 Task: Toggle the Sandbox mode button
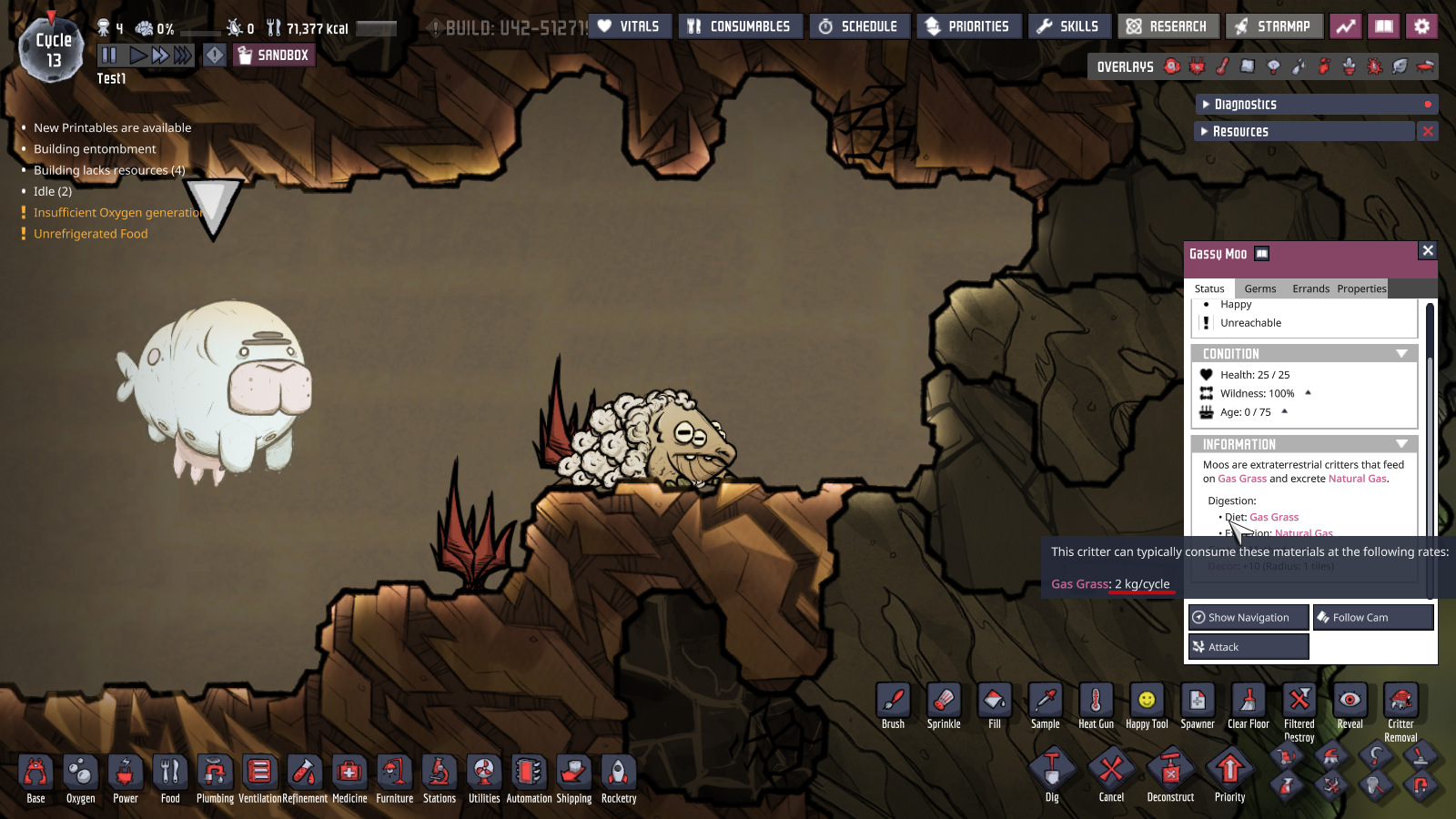click(273, 56)
